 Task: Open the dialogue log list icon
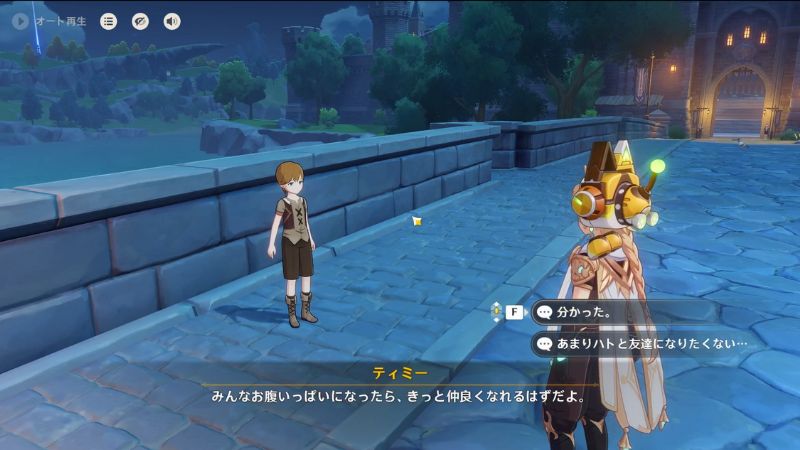[108, 20]
